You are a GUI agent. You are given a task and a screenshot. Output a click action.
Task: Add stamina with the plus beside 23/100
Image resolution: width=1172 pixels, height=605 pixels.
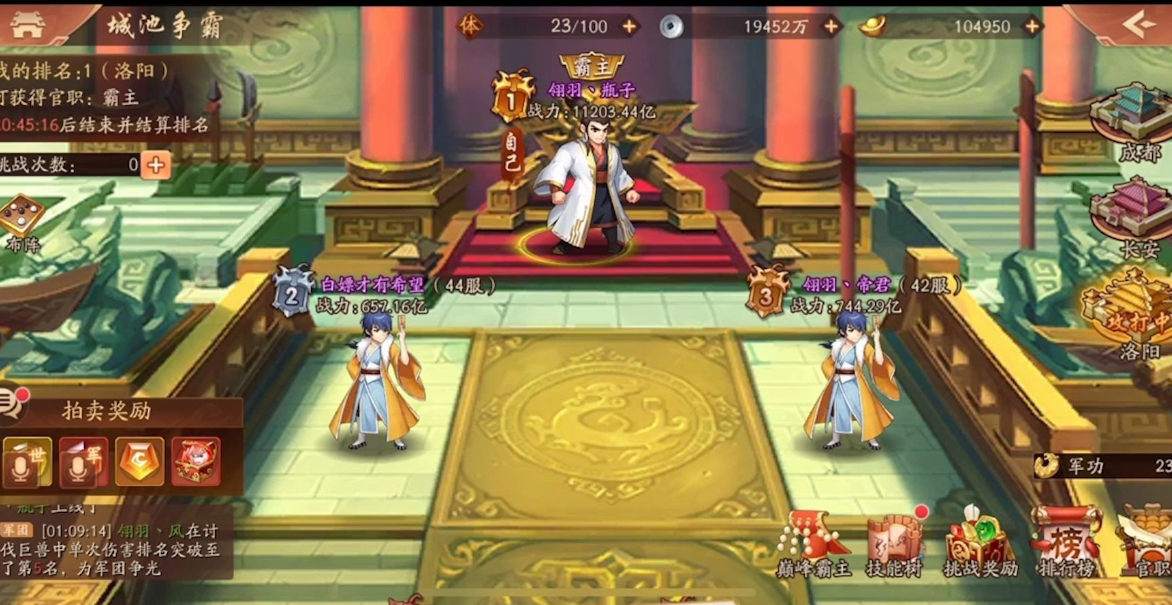pyautogui.click(x=629, y=27)
